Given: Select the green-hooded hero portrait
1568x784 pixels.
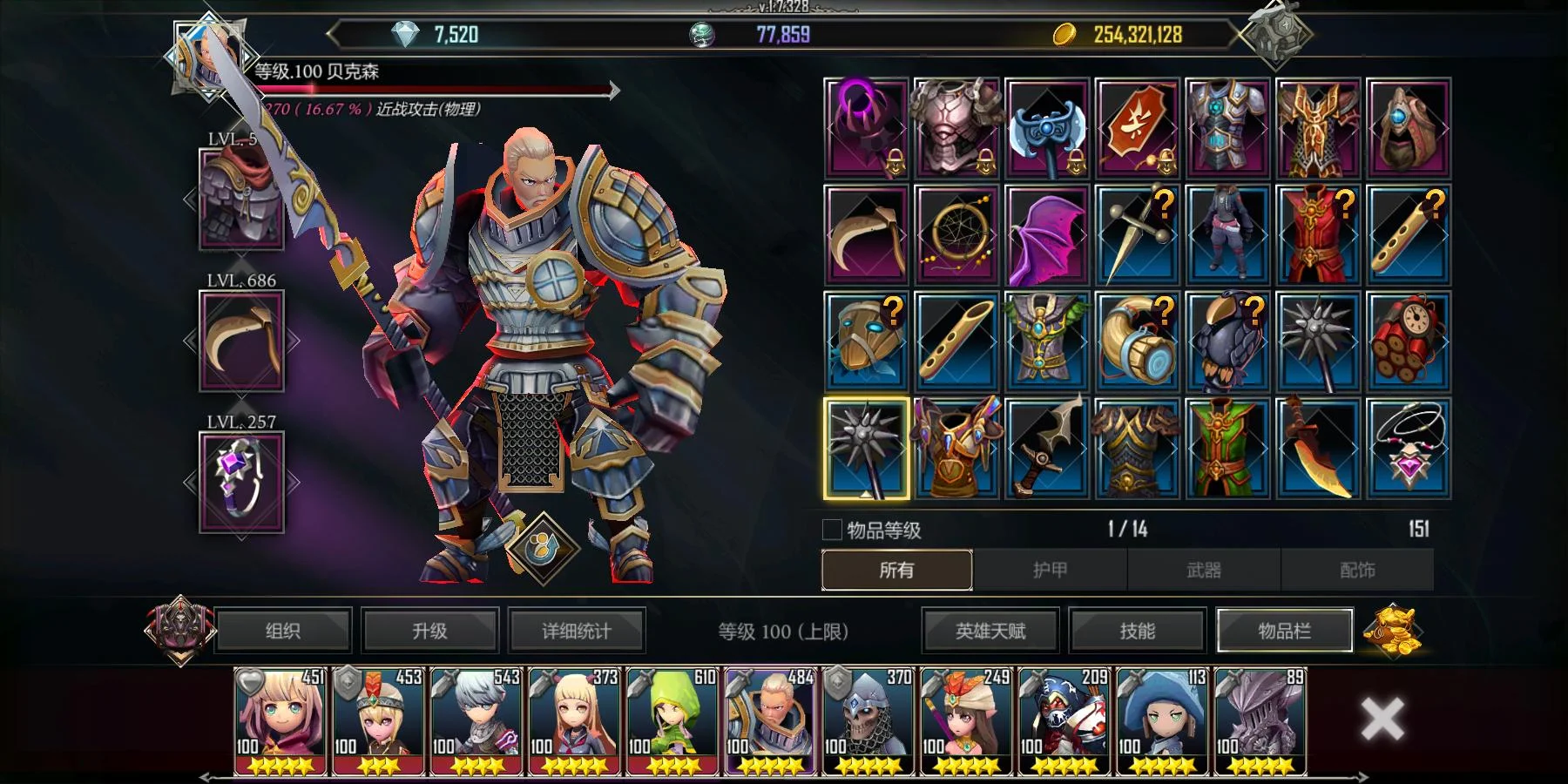Looking at the screenshot, I should coord(672,721).
